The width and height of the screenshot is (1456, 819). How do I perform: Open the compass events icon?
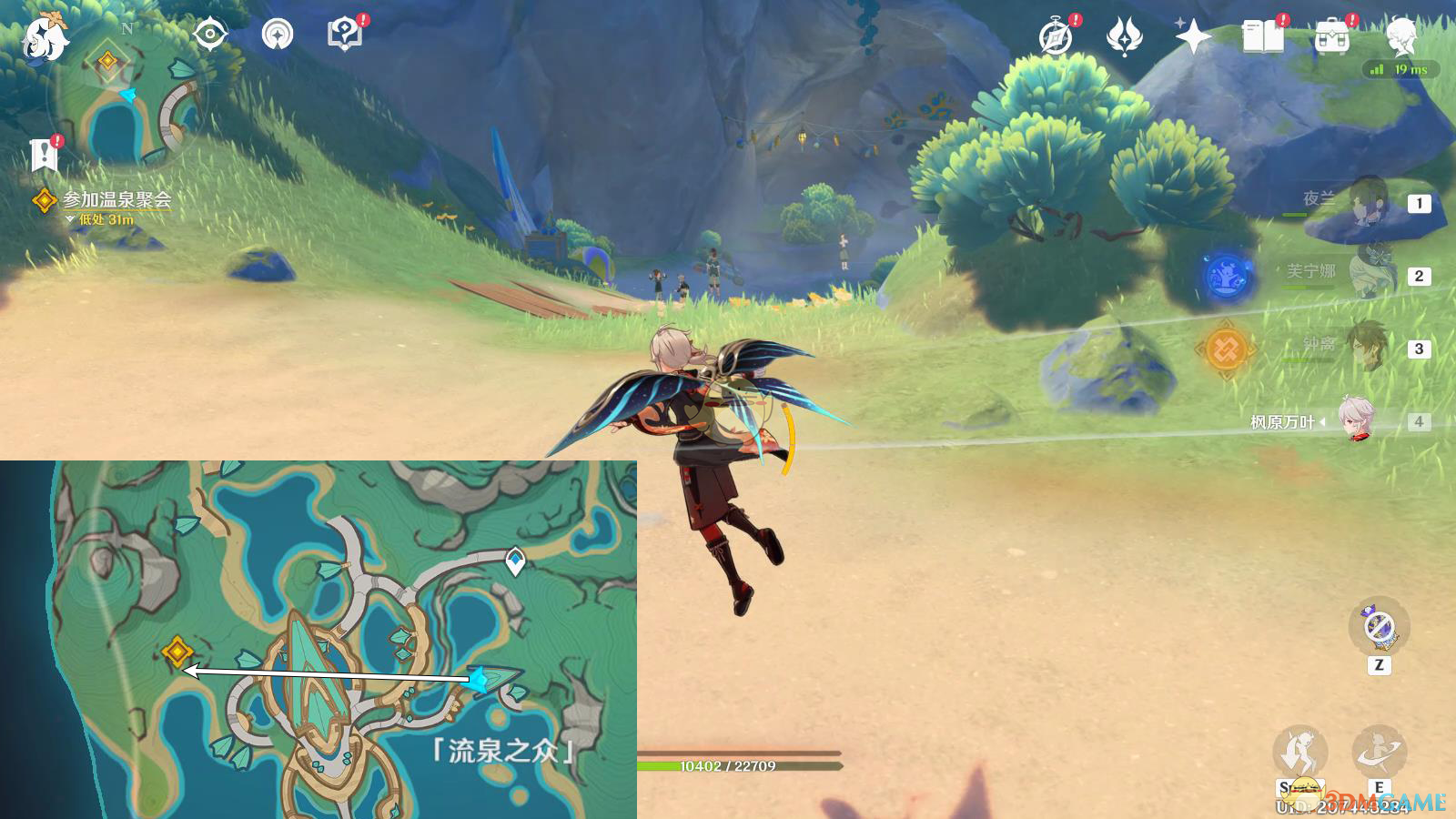pos(1056,37)
